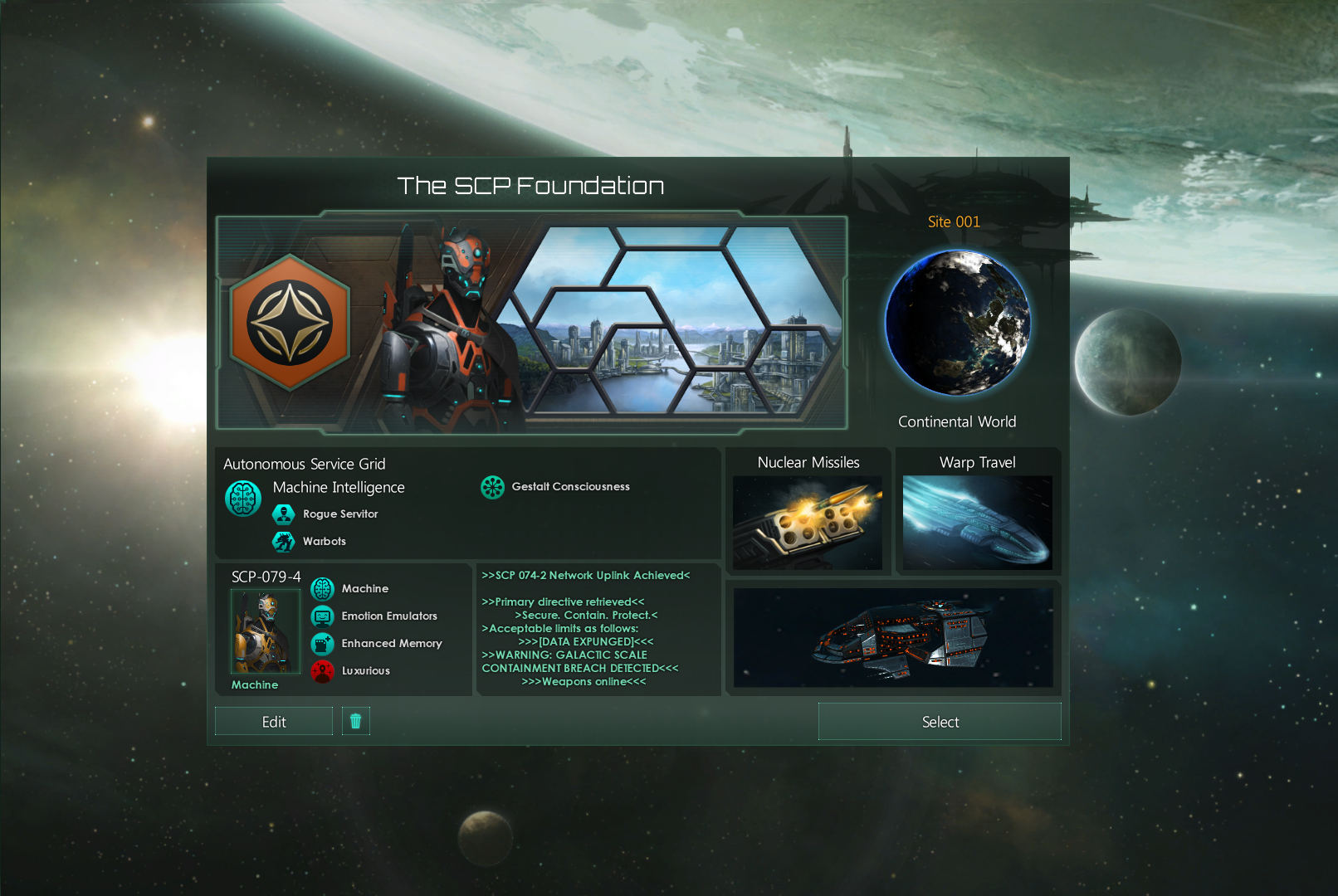This screenshot has width=1338, height=896.
Task: View the Gestalt Consciousness ethic icon
Action: (x=492, y=487)
